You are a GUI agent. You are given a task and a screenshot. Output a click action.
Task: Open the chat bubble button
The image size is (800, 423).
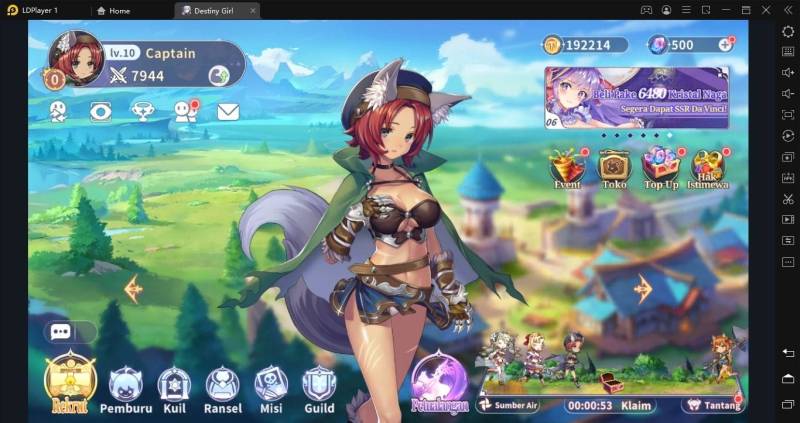(59, 332)
